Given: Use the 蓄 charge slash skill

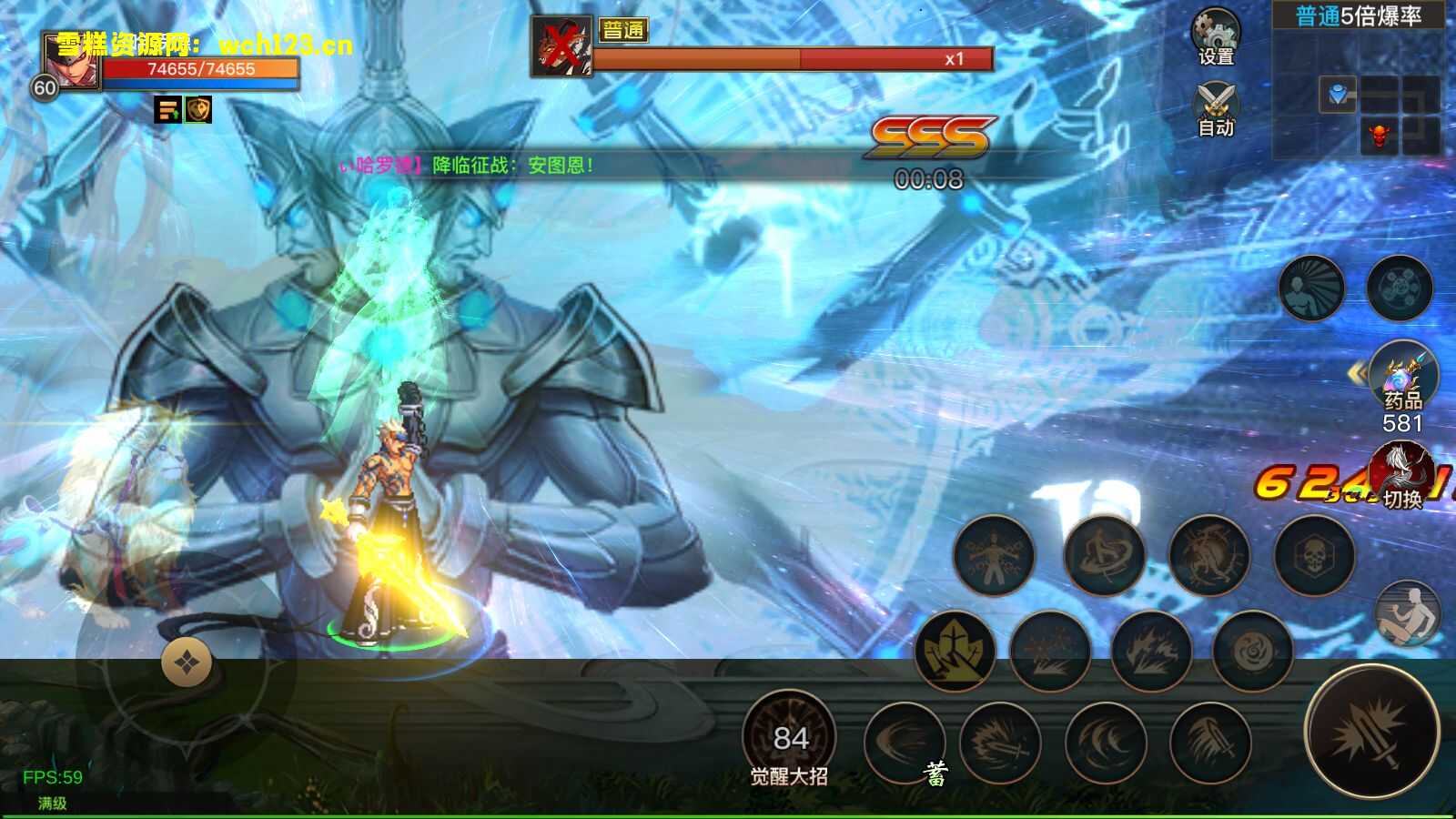Looking at the screenshot, I should pyautogui.click(x=905, y=743).
